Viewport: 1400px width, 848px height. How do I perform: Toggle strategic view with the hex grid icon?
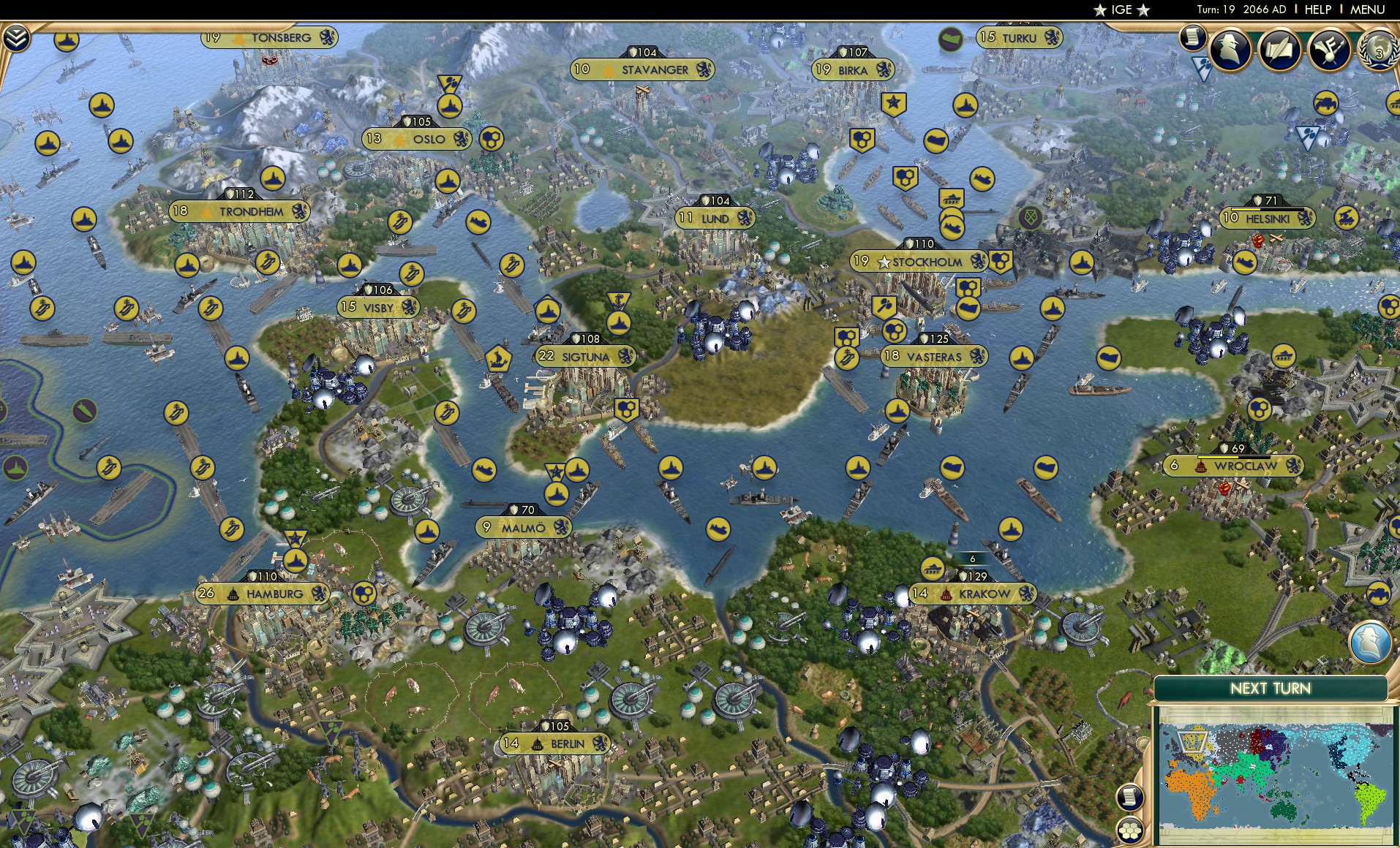tap(1131, 831)
